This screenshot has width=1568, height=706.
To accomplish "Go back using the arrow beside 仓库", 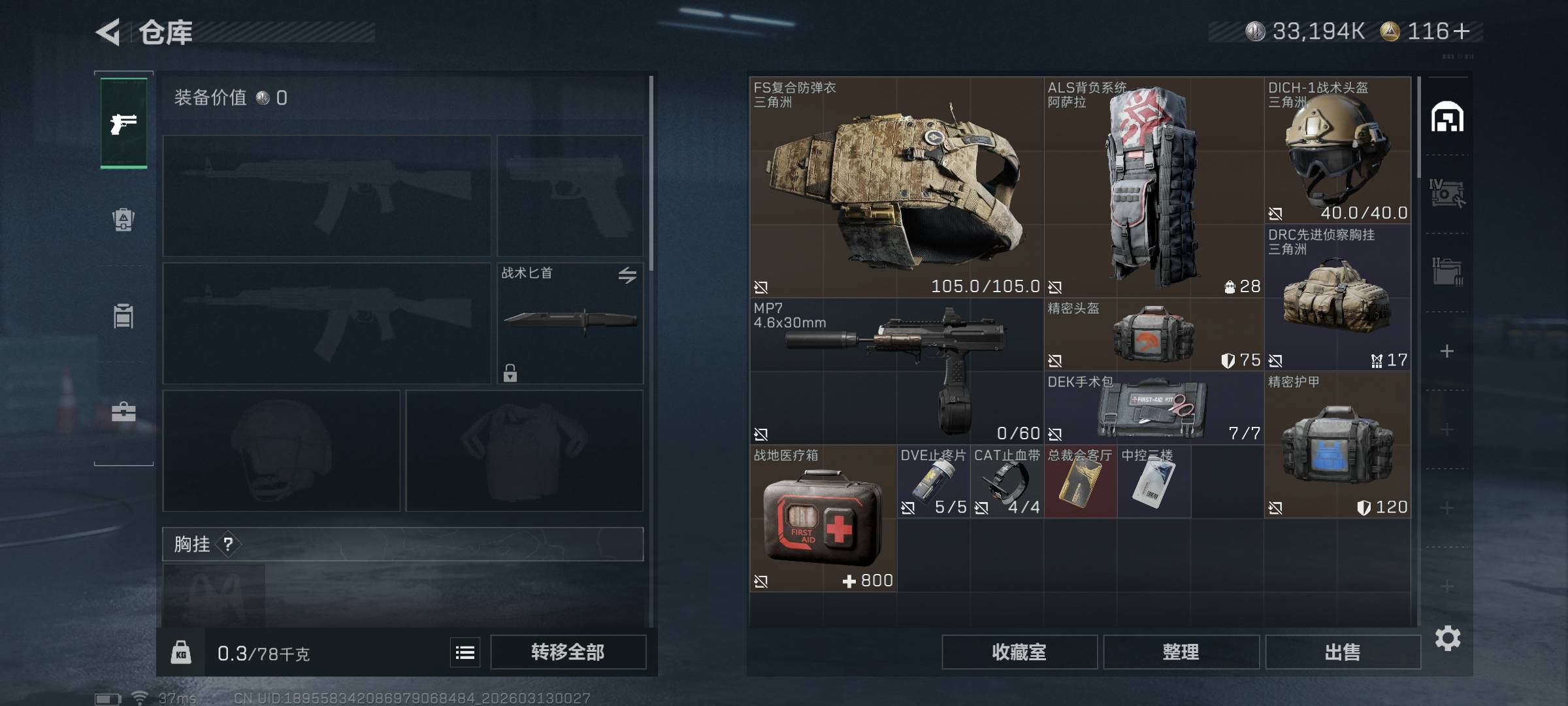I will point(108,32).
